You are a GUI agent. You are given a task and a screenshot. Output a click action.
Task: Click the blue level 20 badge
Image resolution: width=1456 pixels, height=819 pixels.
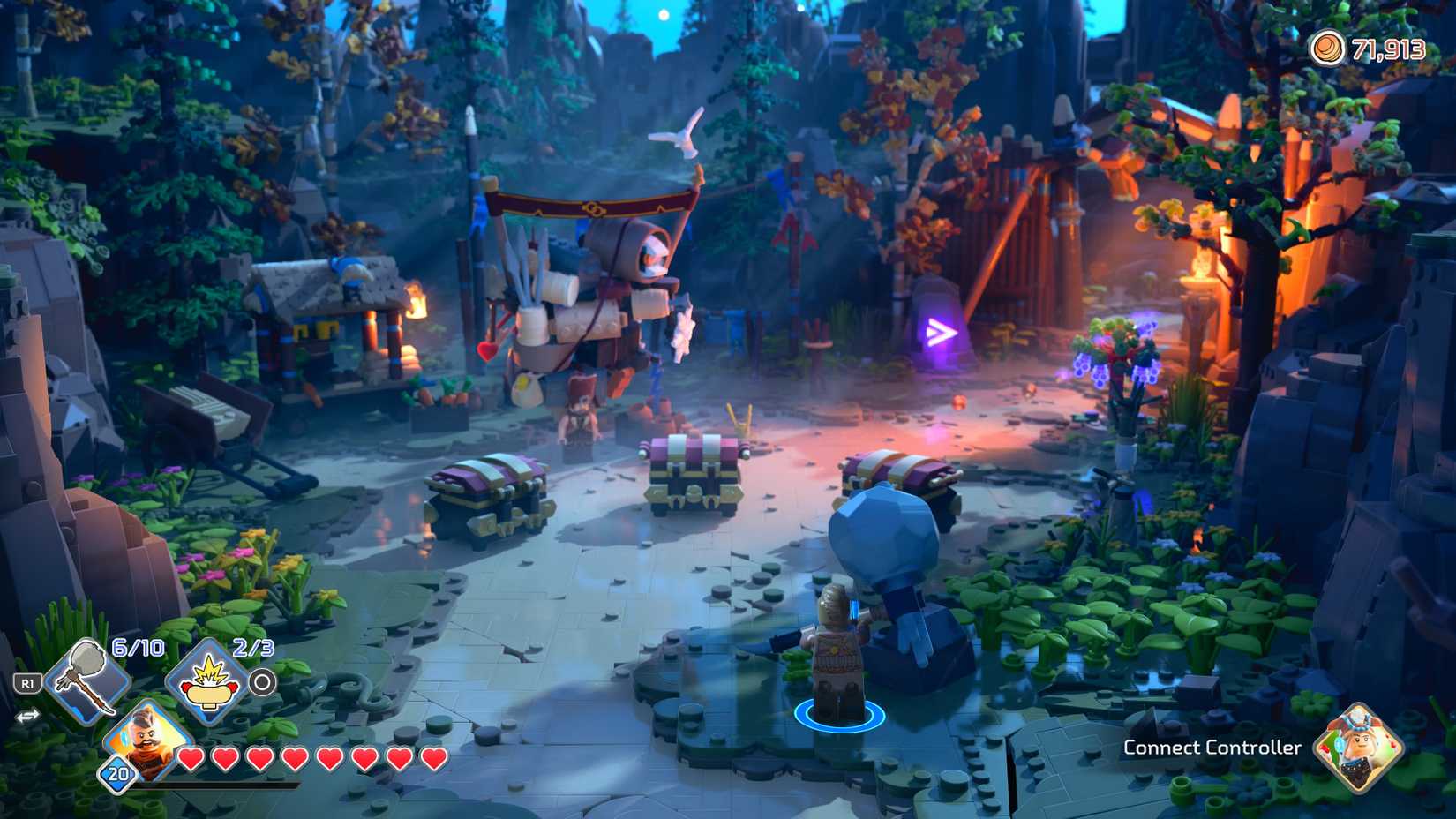[x=116, y=775]
